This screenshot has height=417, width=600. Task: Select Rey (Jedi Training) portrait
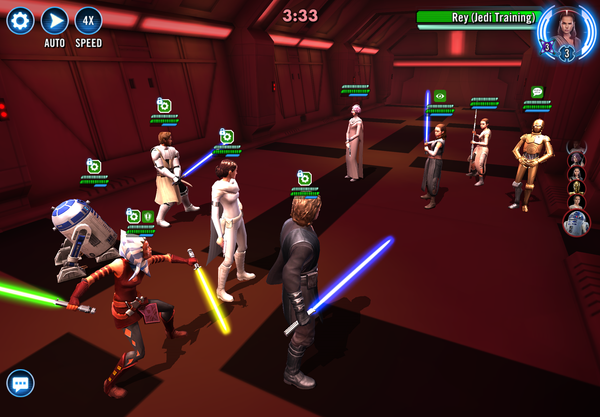[x=566, y=30]
